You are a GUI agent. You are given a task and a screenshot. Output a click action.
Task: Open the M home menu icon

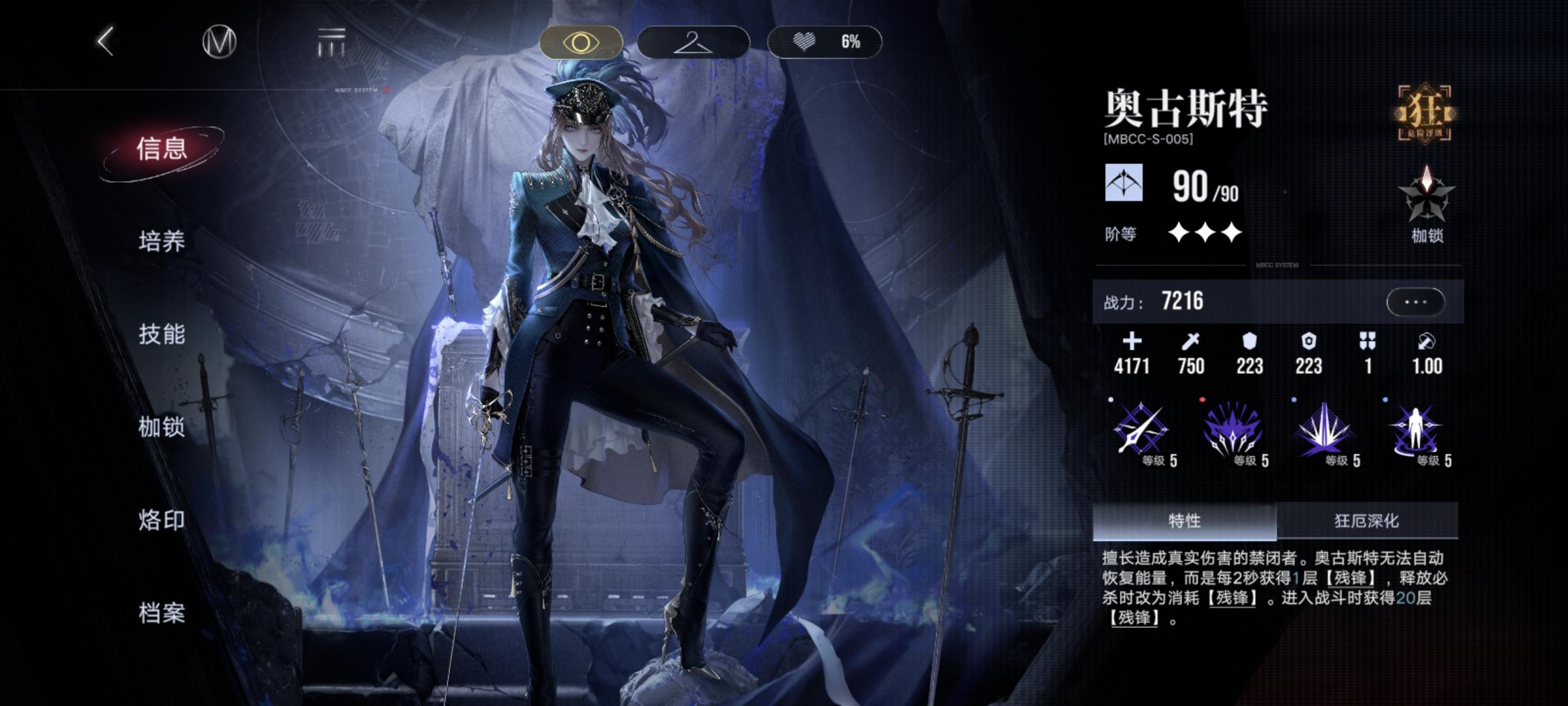[219, 42]
